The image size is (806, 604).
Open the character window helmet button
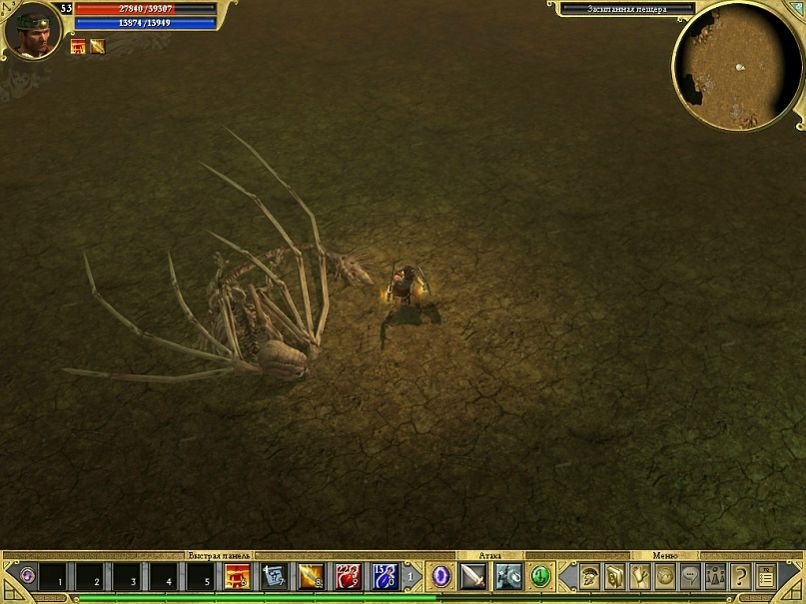coord(591,576)
